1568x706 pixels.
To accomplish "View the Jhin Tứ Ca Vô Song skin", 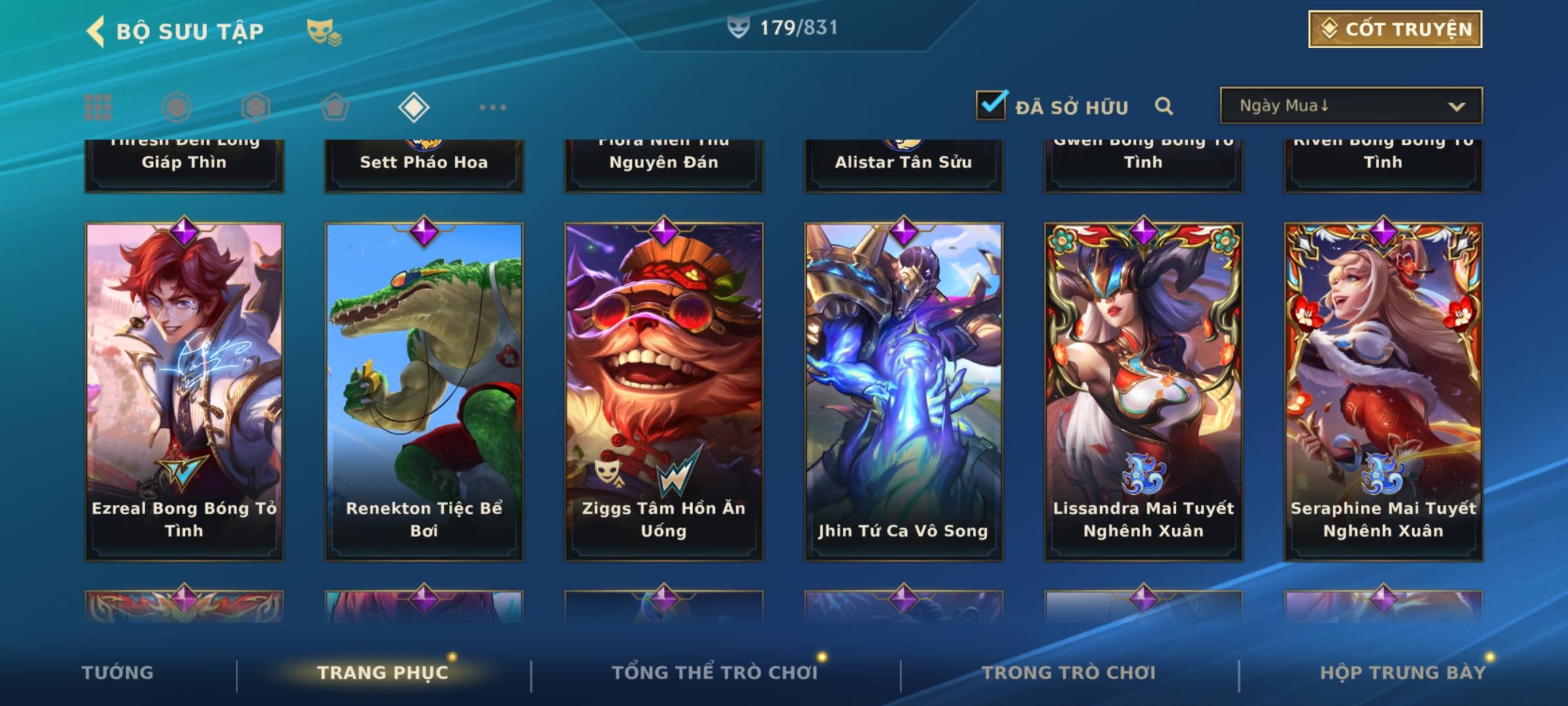I will [904, 391].
